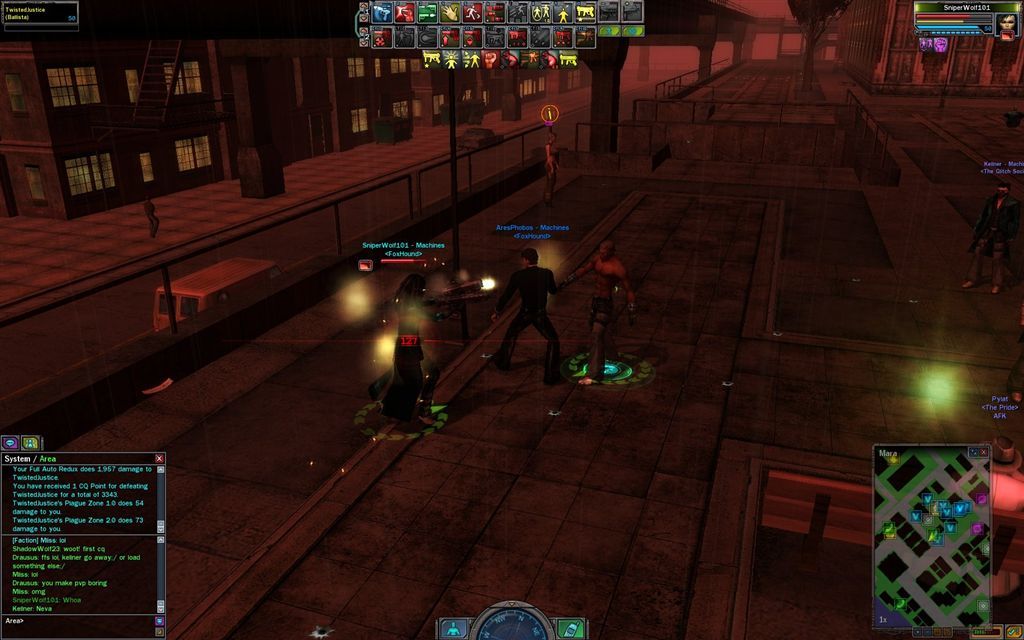Click the yellow starburst figure buff icon
This screenshot has width=1024, height=640.
pos(450,59)
